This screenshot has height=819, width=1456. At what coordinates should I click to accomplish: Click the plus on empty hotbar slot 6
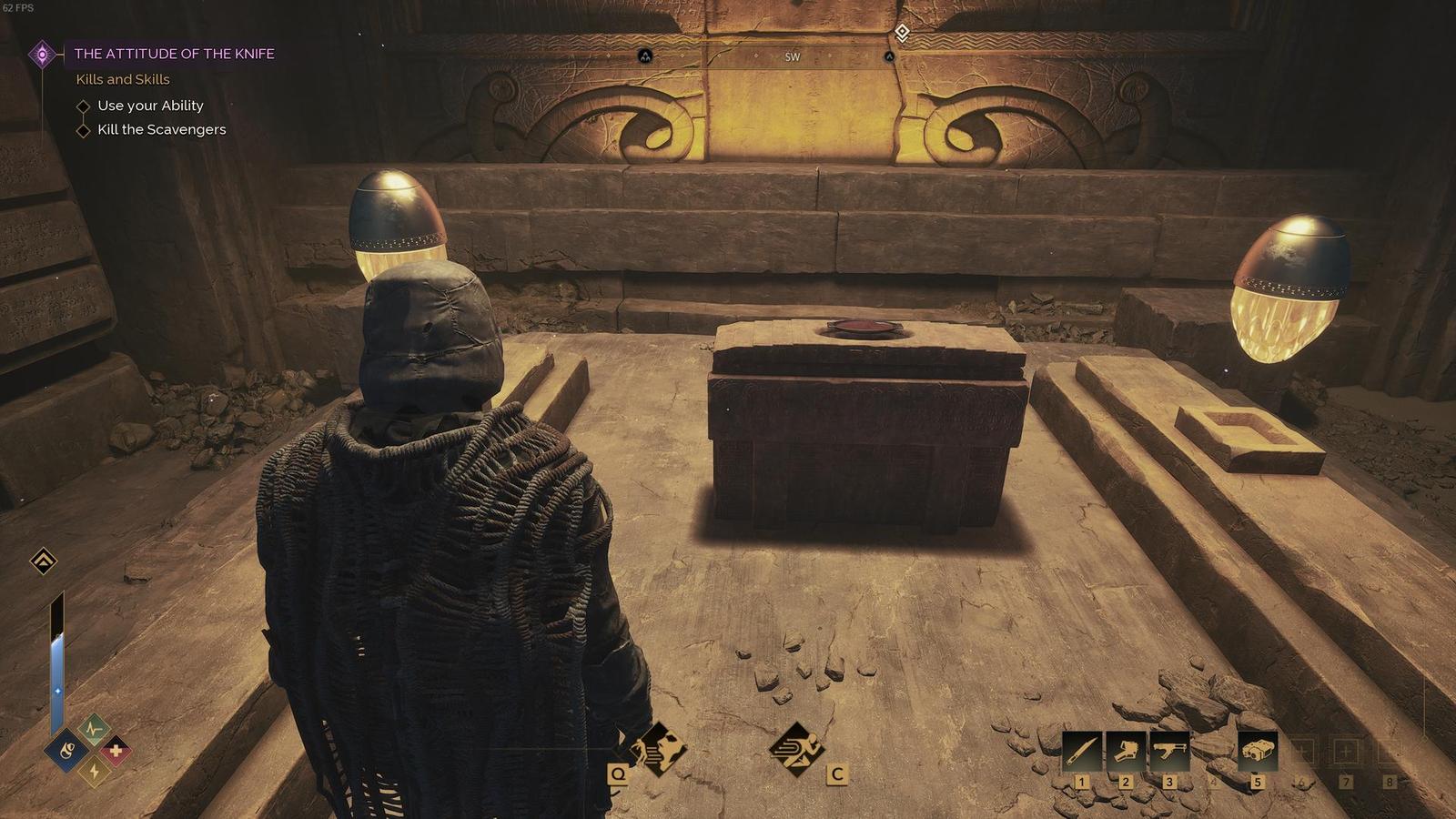pos(1301,749)
